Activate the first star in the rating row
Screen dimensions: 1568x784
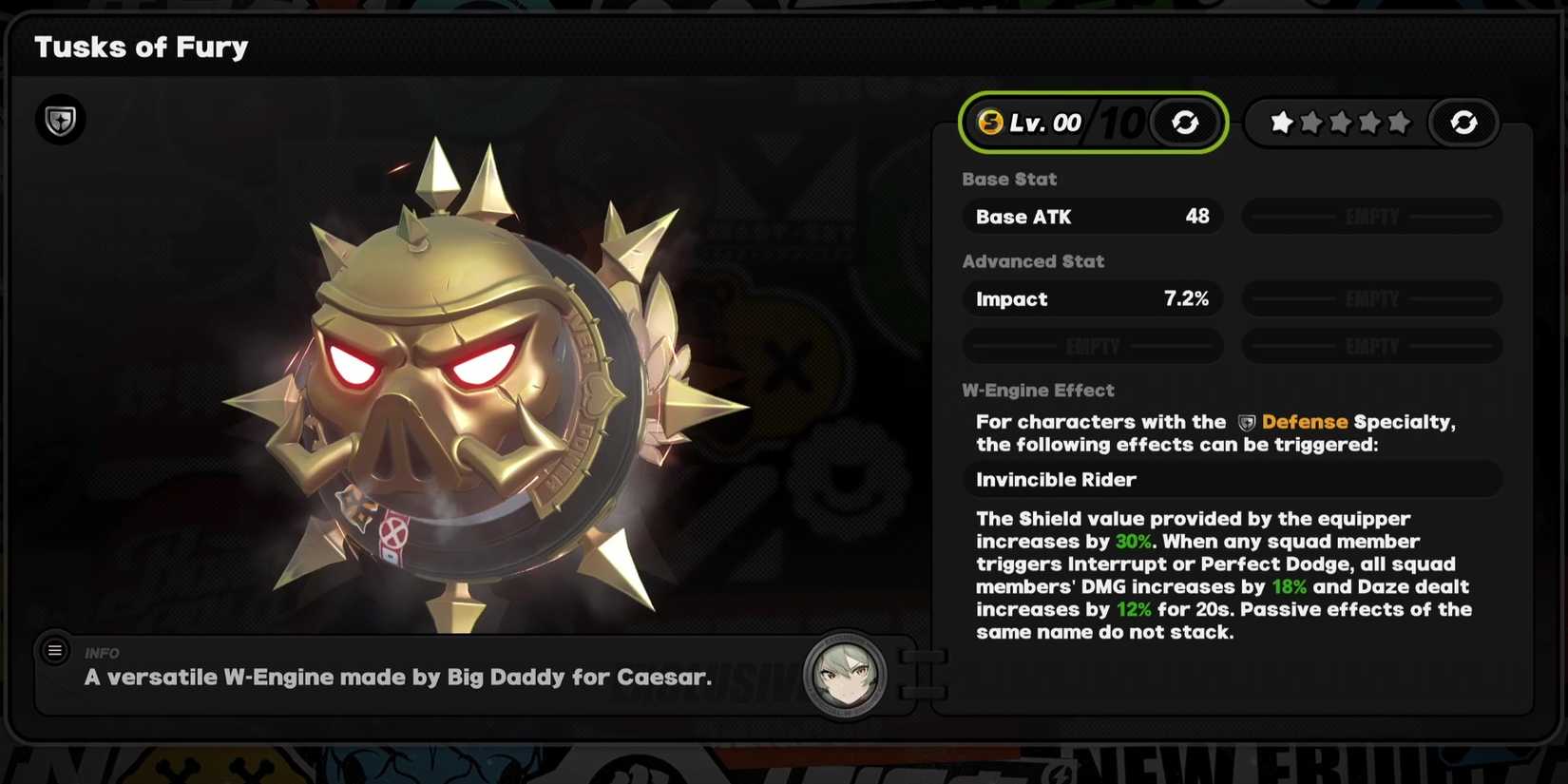1280,122
